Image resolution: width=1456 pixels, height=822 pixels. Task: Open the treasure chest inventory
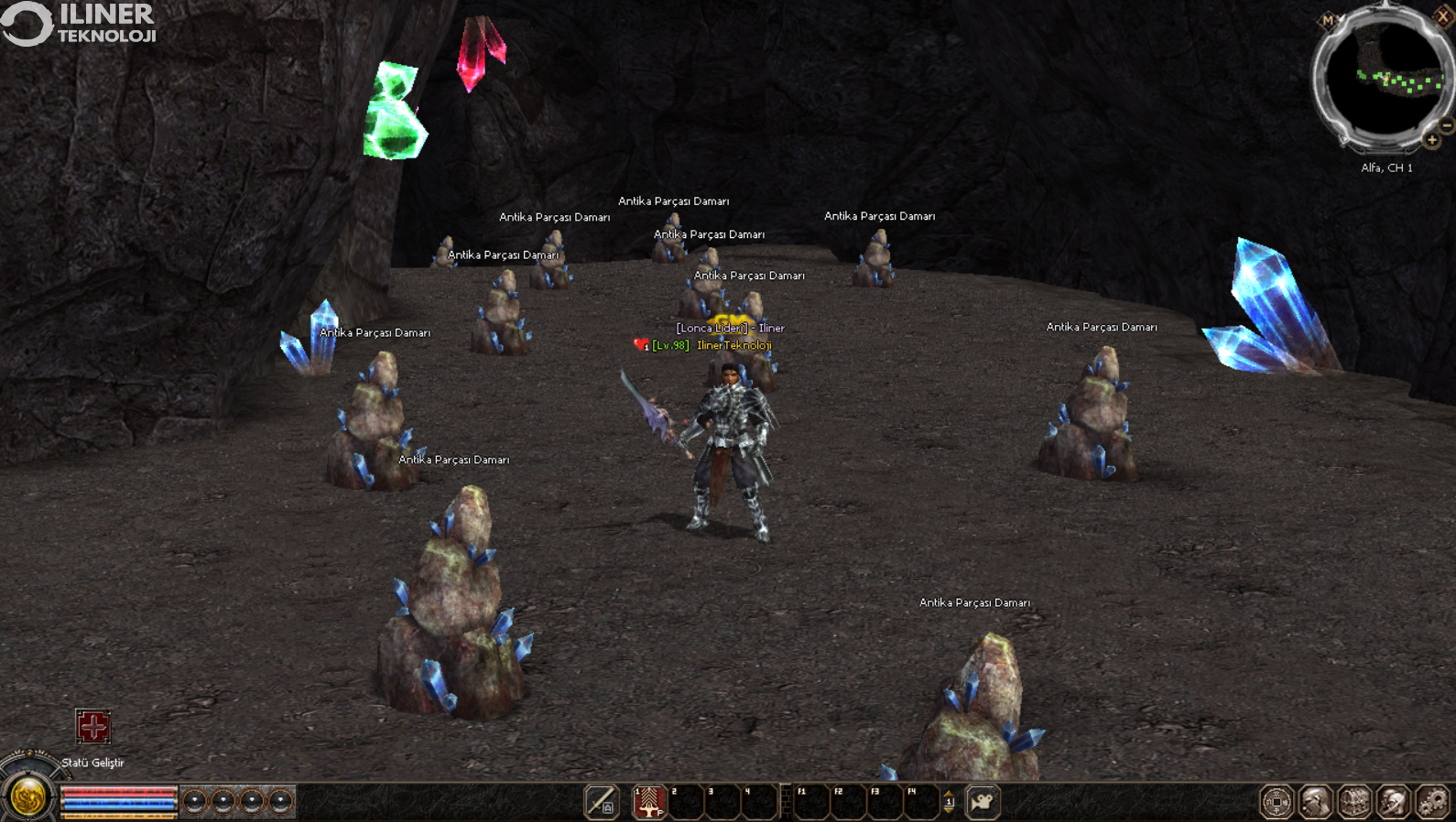[x=1355, y=802]
